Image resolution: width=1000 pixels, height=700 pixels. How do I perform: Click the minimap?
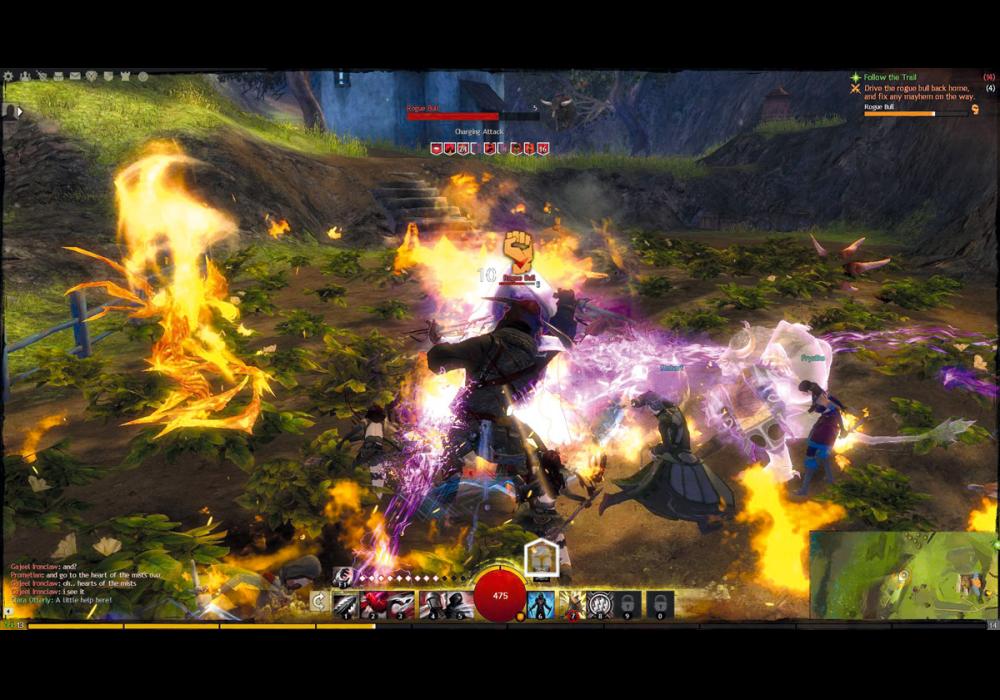pos(903,575)
